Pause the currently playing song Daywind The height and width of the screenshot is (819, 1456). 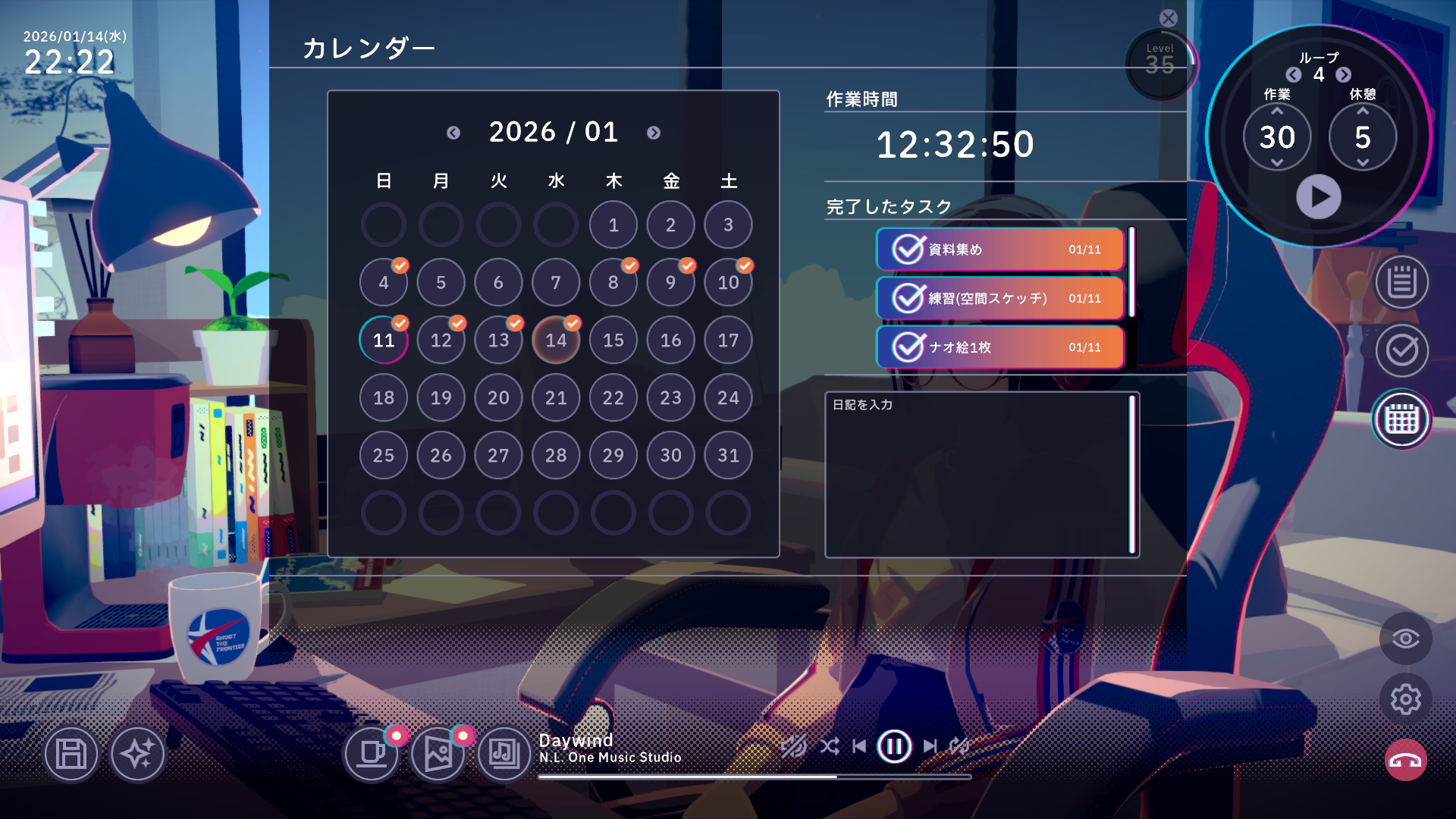(894, 746)
